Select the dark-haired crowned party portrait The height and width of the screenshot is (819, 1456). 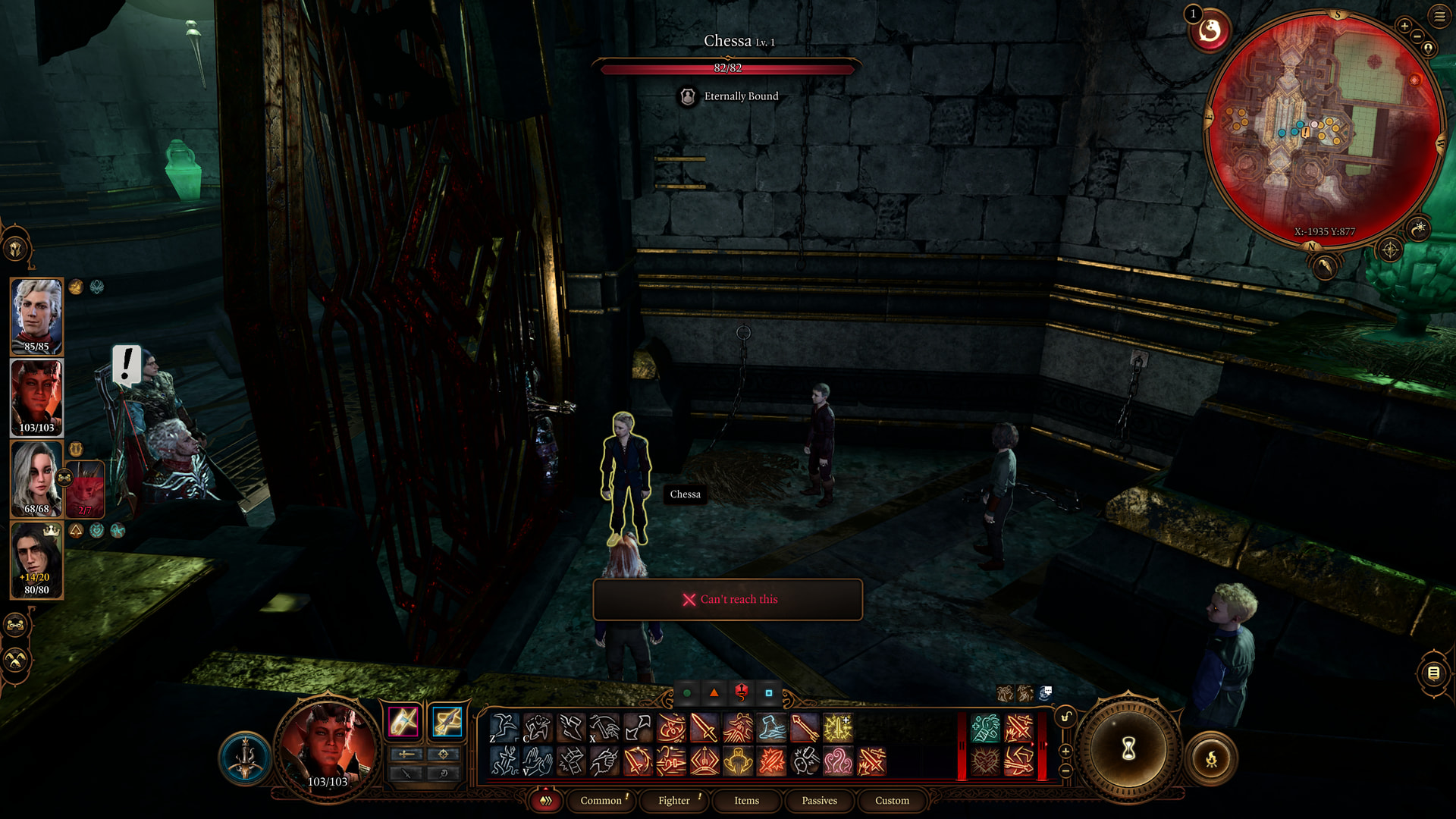(x=36, y=560)
